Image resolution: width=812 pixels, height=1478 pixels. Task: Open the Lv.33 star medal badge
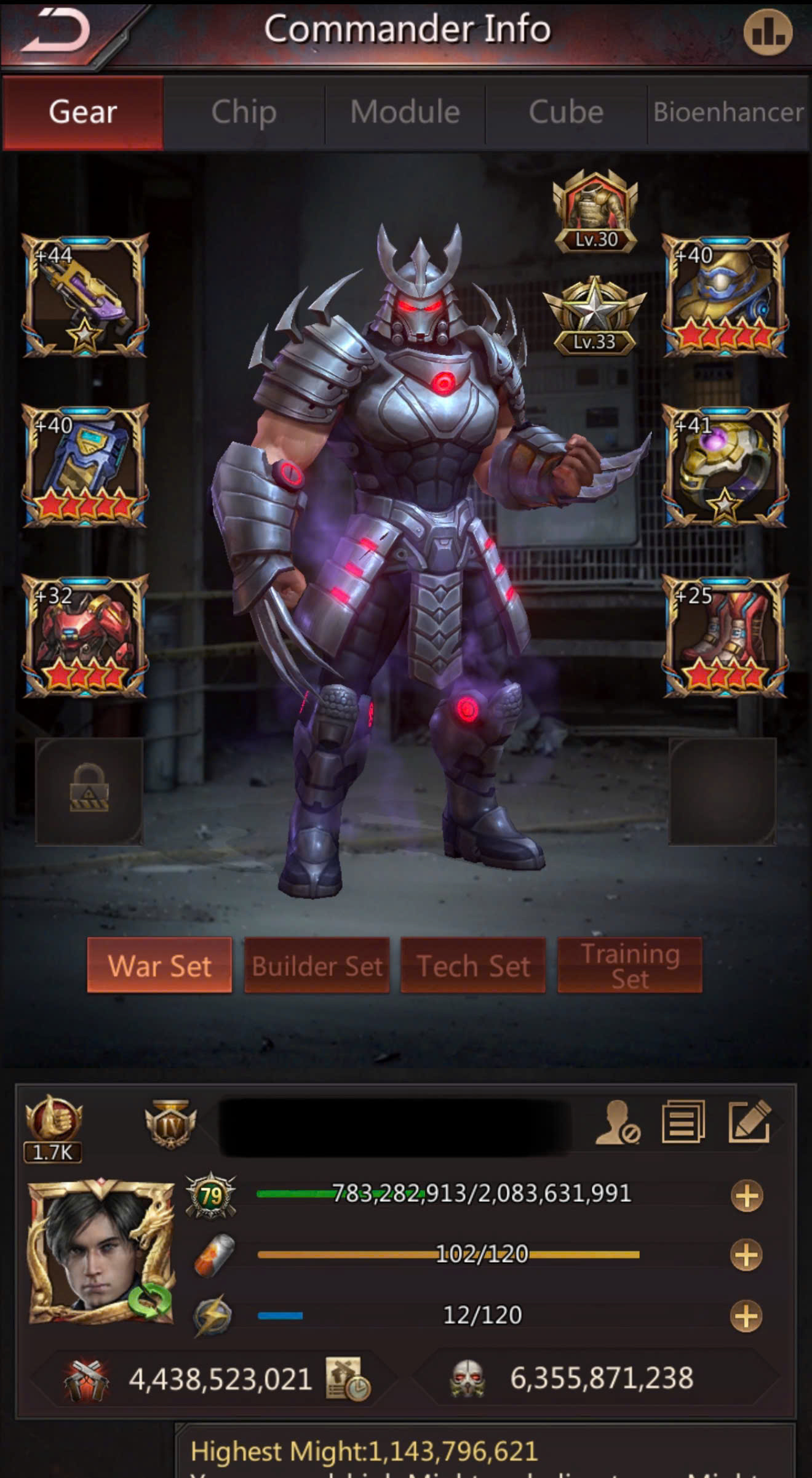595,316
